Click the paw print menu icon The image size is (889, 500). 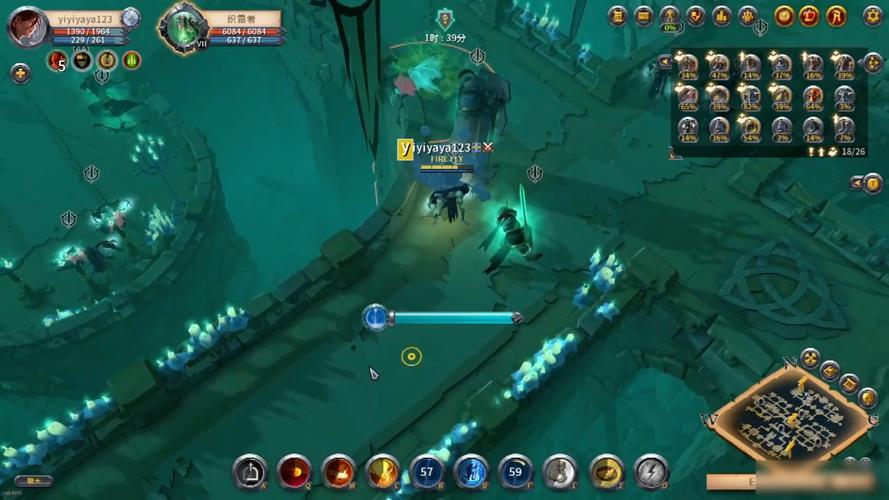[x=748, y=16]
